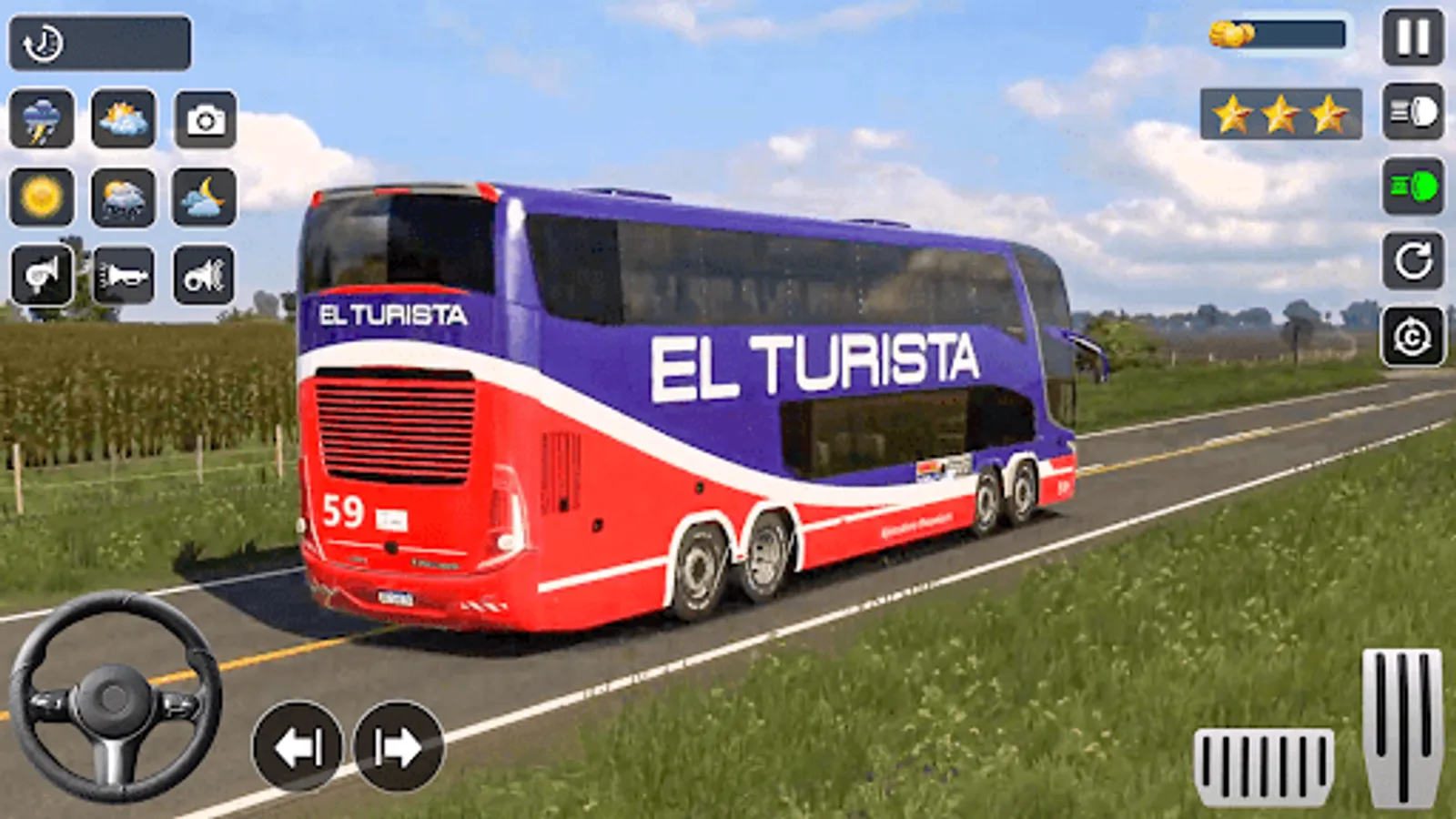Select the thunderstorm weather icon
The height and width of the screenshot is (819, 1456).
(x=41, y=119)
